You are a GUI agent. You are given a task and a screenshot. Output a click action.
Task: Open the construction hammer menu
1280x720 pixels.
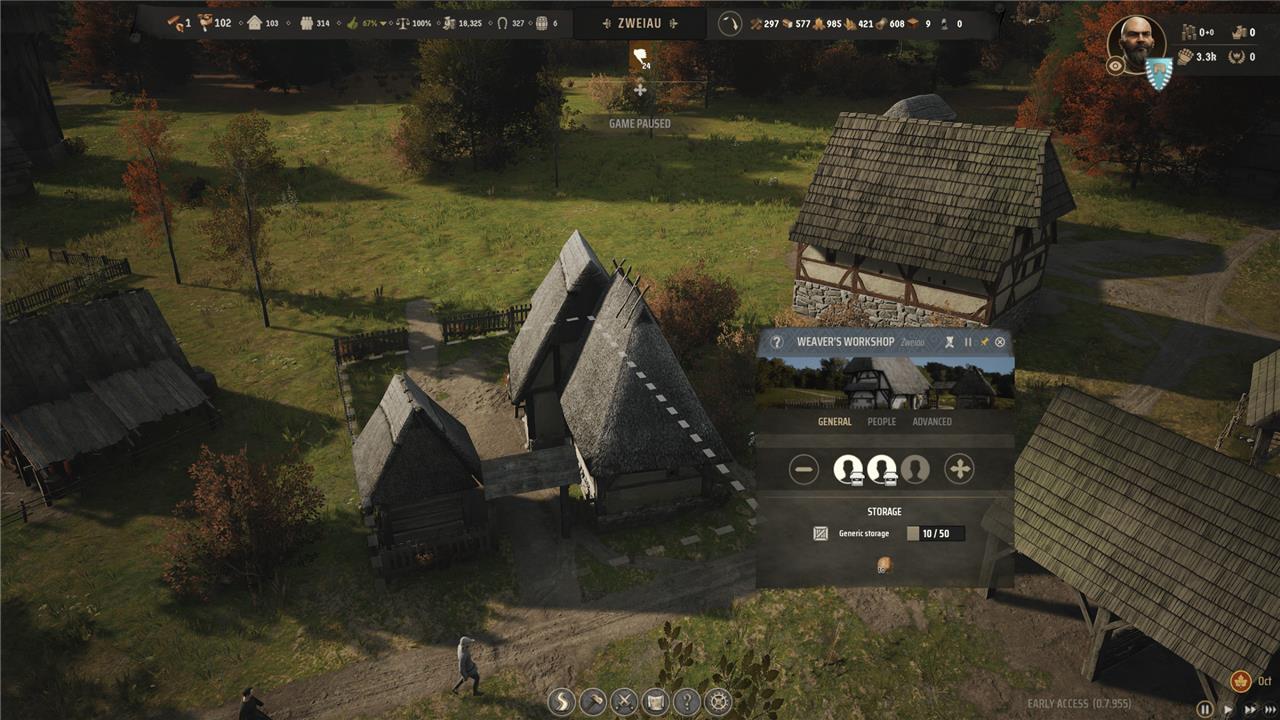(593, 701)
